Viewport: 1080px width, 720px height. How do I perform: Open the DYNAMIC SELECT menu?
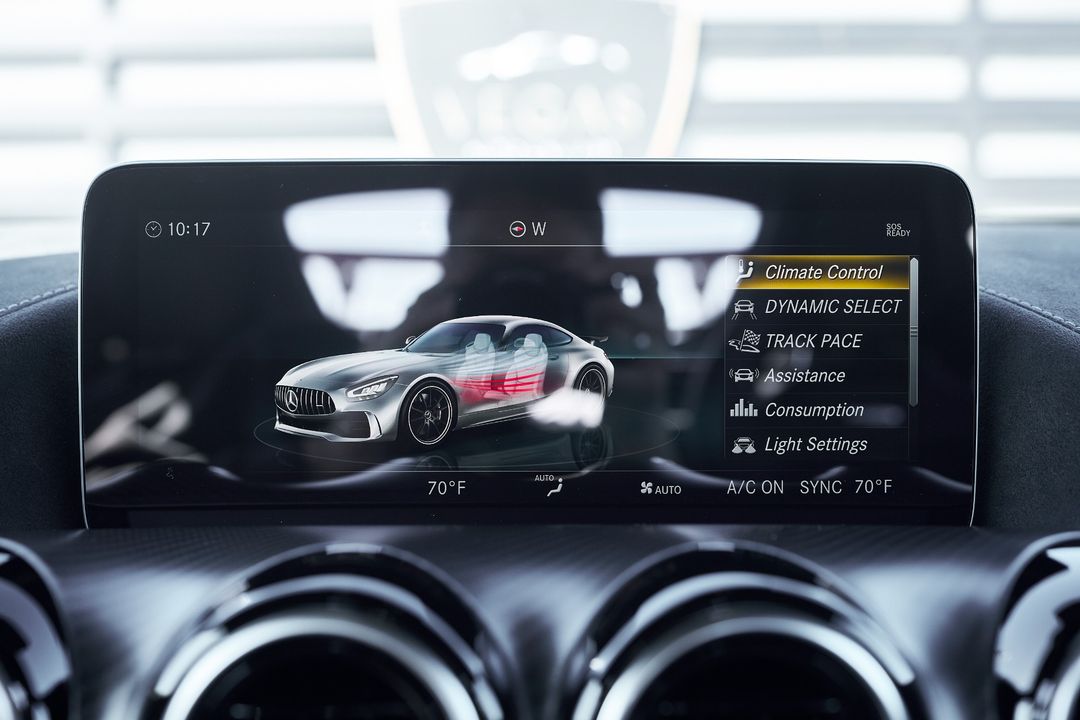tap(817, 307)
